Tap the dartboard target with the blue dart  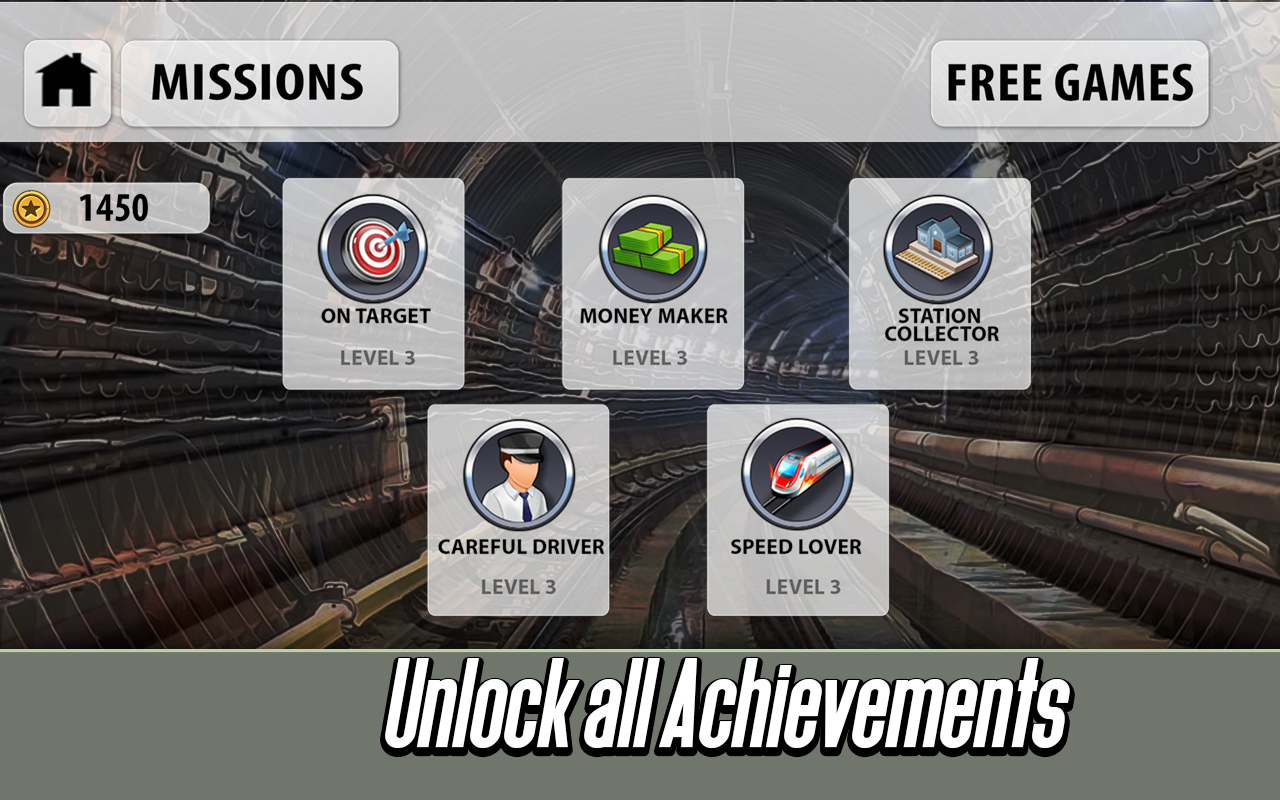click(373, 248)
